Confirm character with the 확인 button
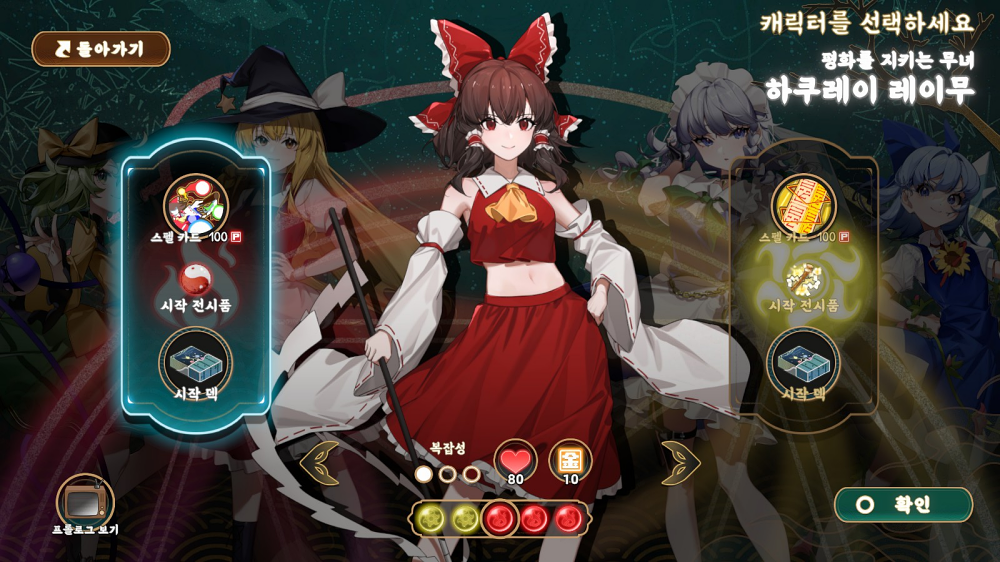Image resolution: width=1000 pixels, height=562 pixels. pyautogui.click(x=903, y=505)
